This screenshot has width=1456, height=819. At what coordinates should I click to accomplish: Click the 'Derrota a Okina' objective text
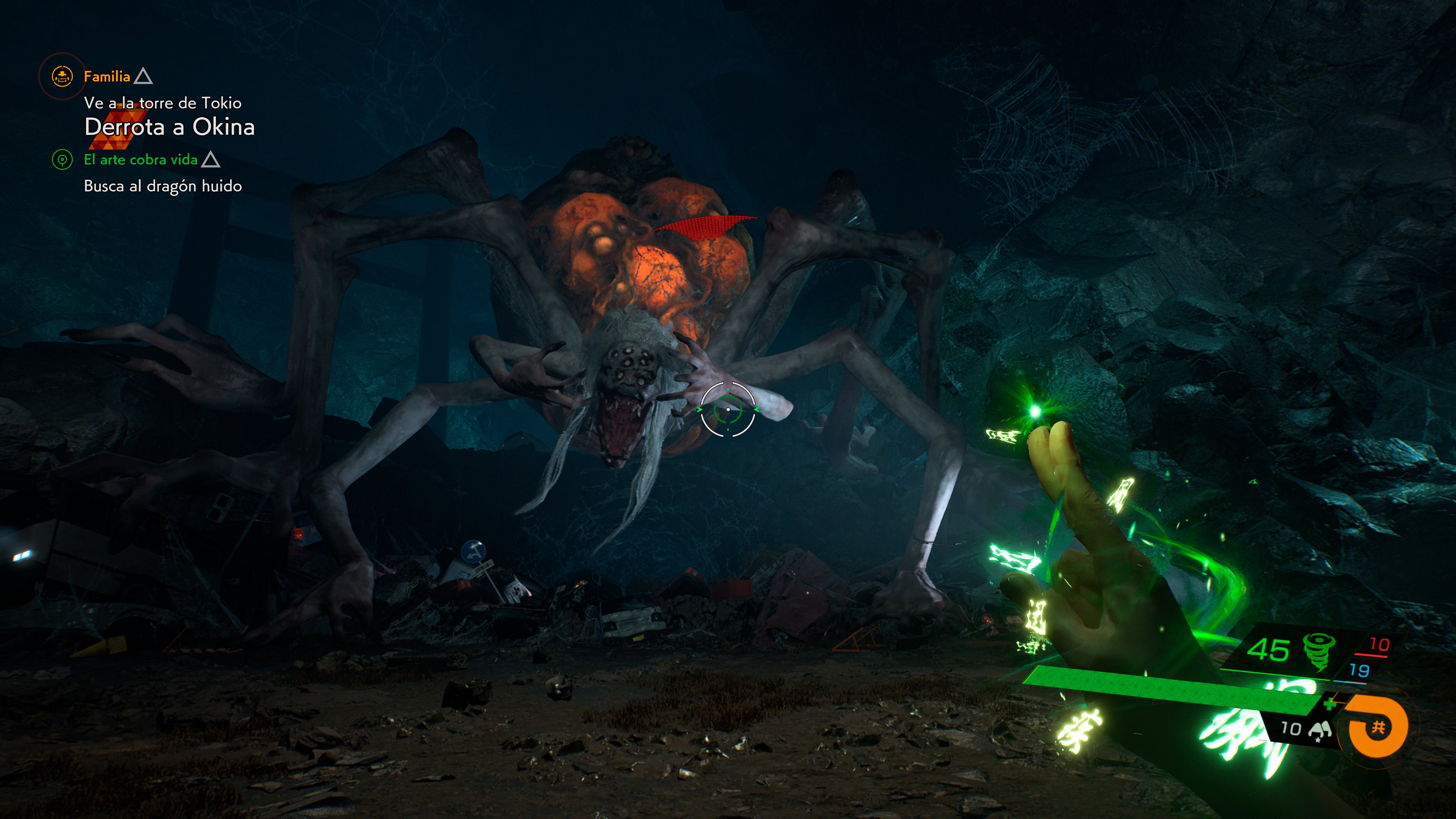169,127
